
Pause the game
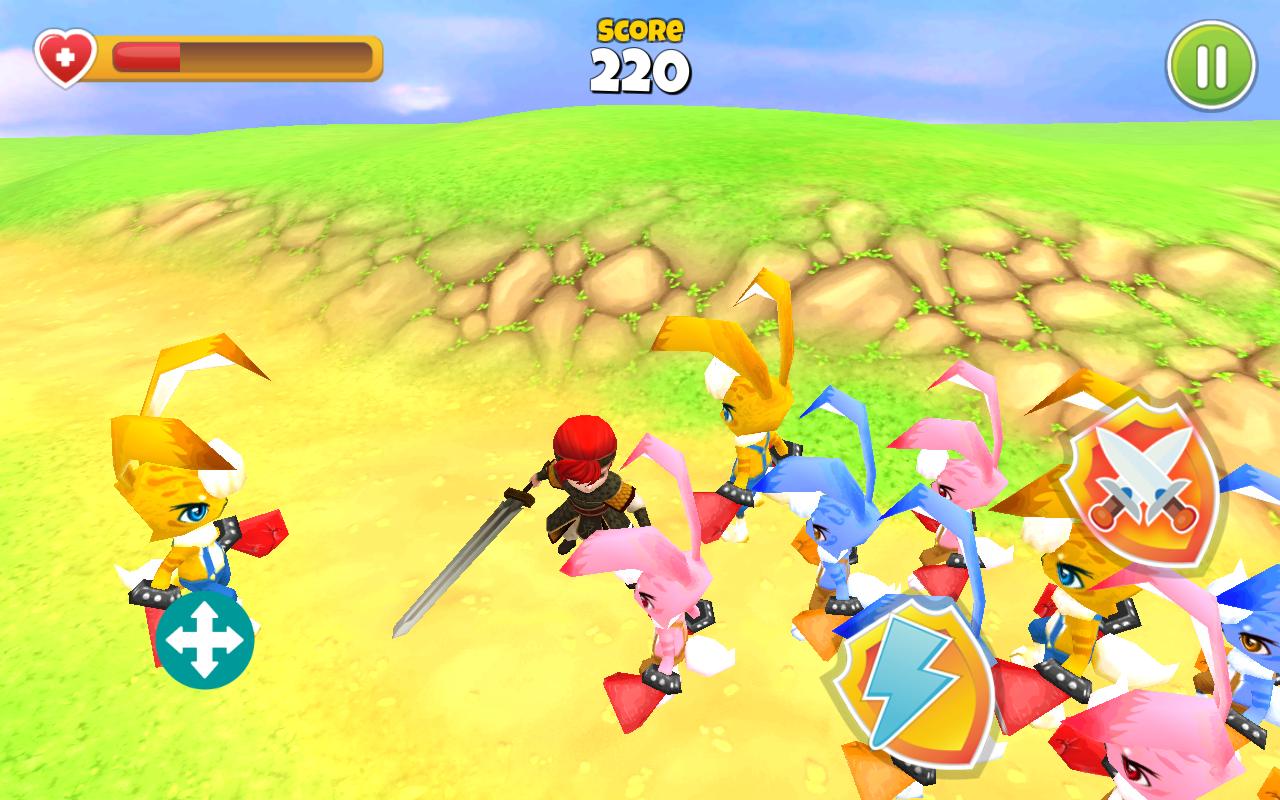1210,65
